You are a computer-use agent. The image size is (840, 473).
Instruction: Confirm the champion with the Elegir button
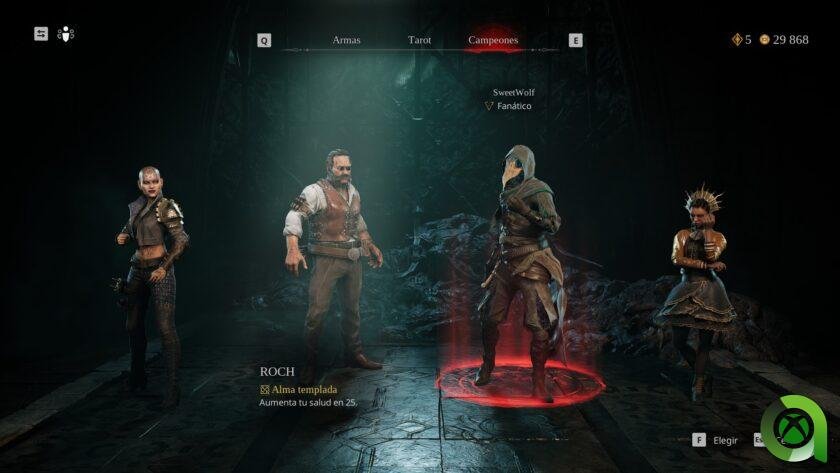coord(716,440)
